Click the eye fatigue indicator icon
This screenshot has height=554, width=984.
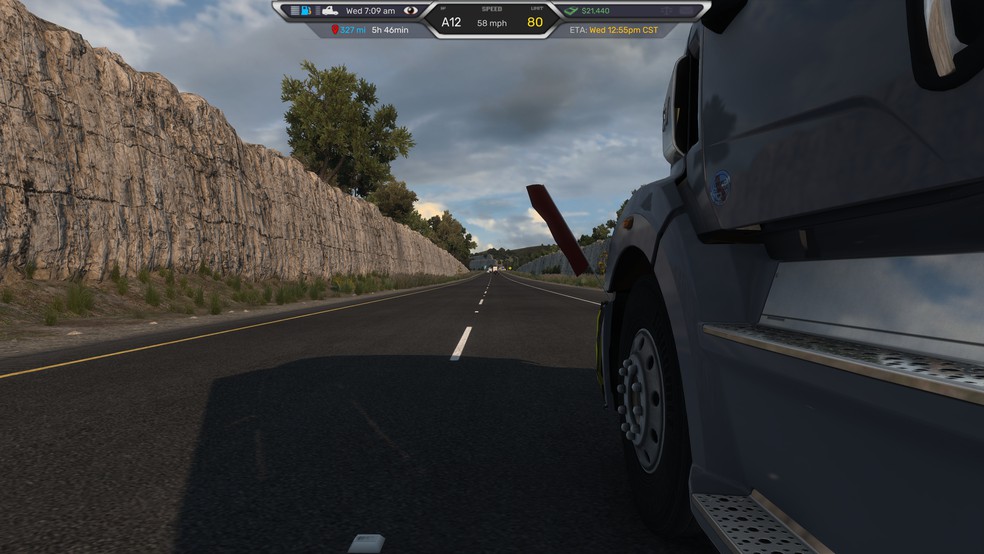(x=411, y=11)
